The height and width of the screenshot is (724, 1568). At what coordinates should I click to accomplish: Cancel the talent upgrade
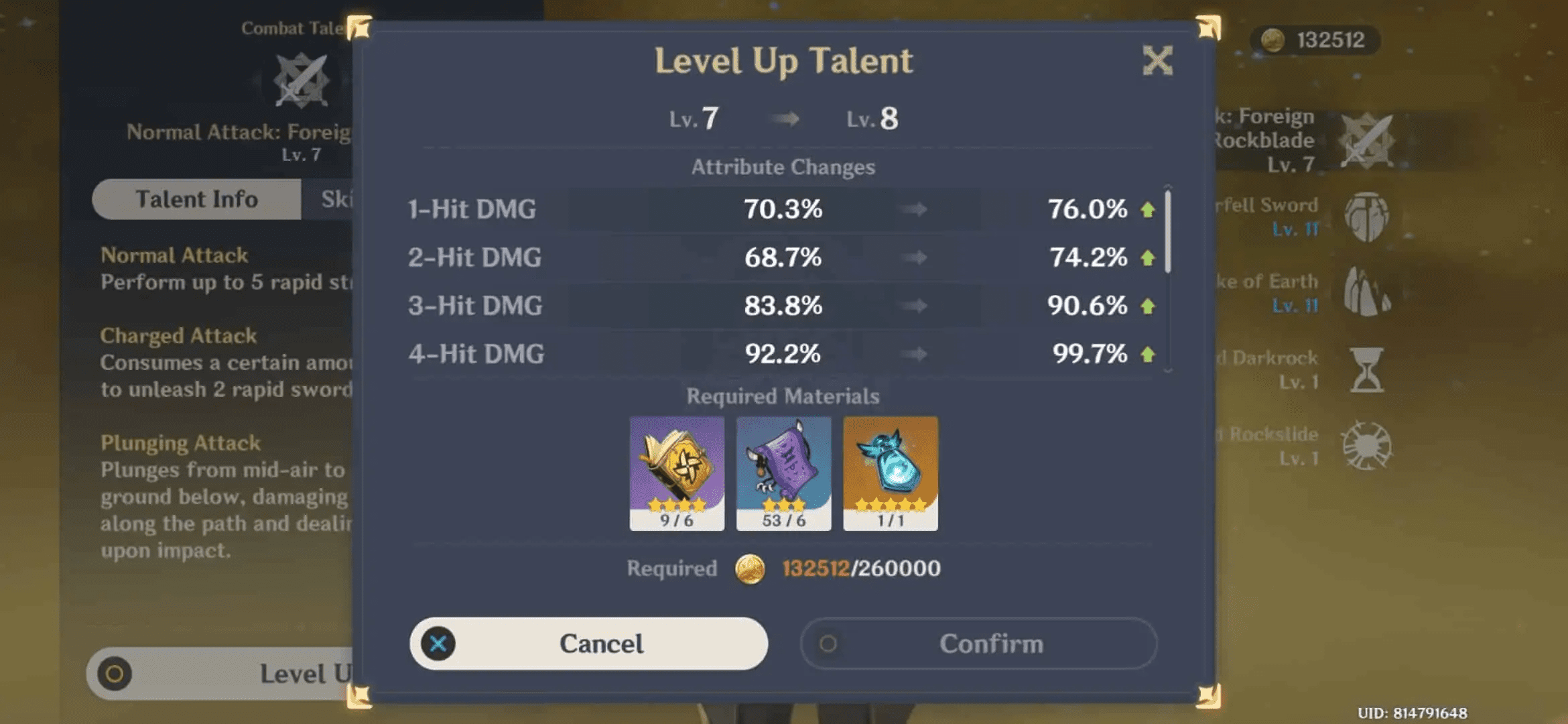[590, 642]
